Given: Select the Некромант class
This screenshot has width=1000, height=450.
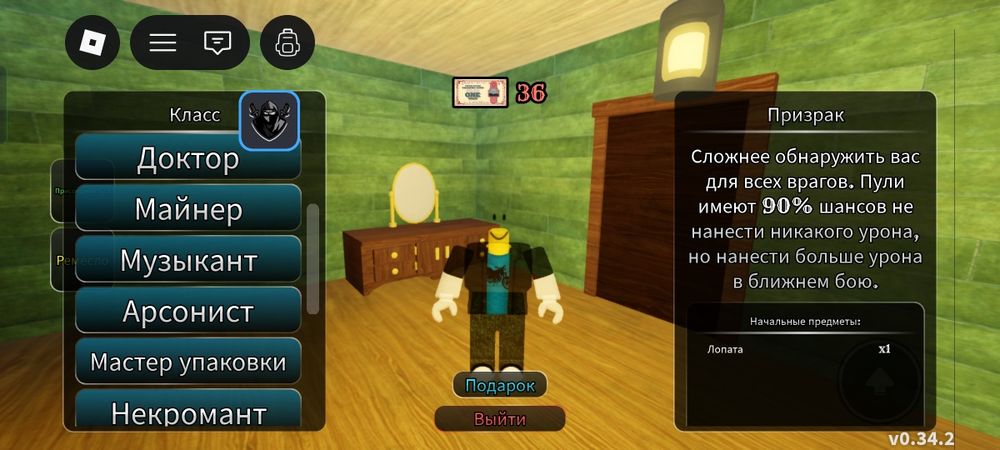Looking at the screenshot, I should point(188,410).
